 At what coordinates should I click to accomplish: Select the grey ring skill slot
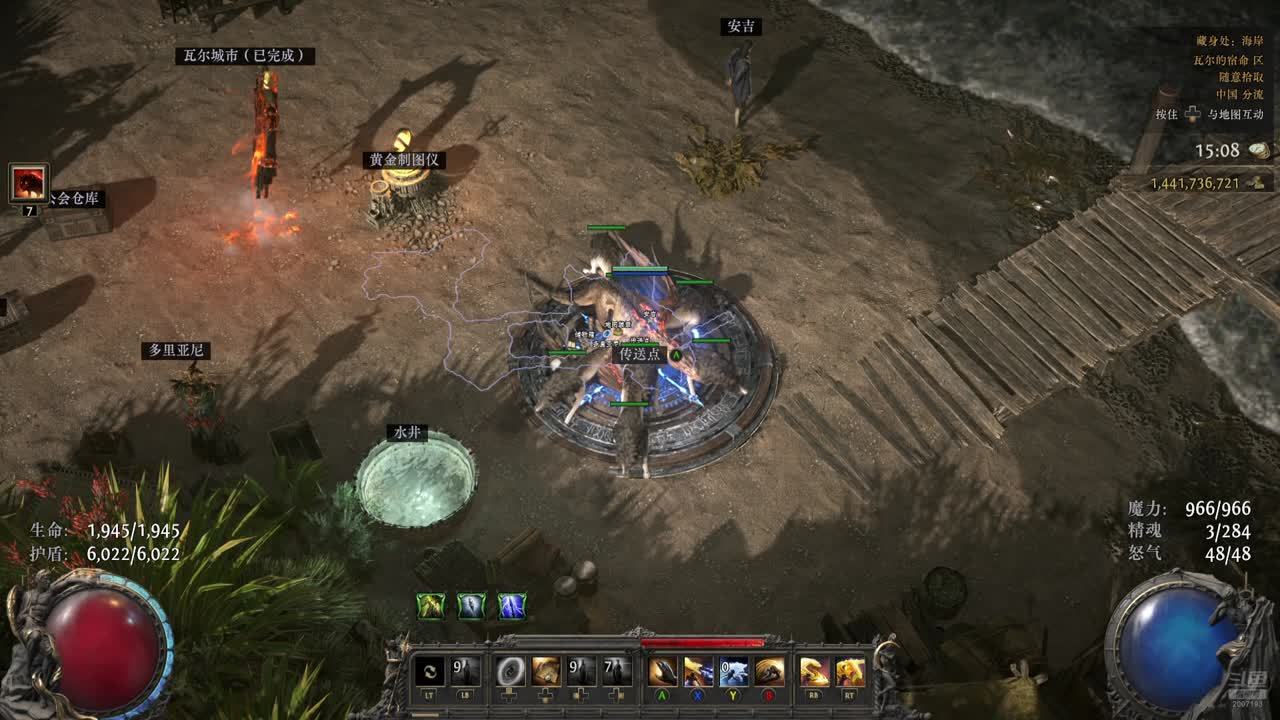pyautogui.click(x=511, y=671)
